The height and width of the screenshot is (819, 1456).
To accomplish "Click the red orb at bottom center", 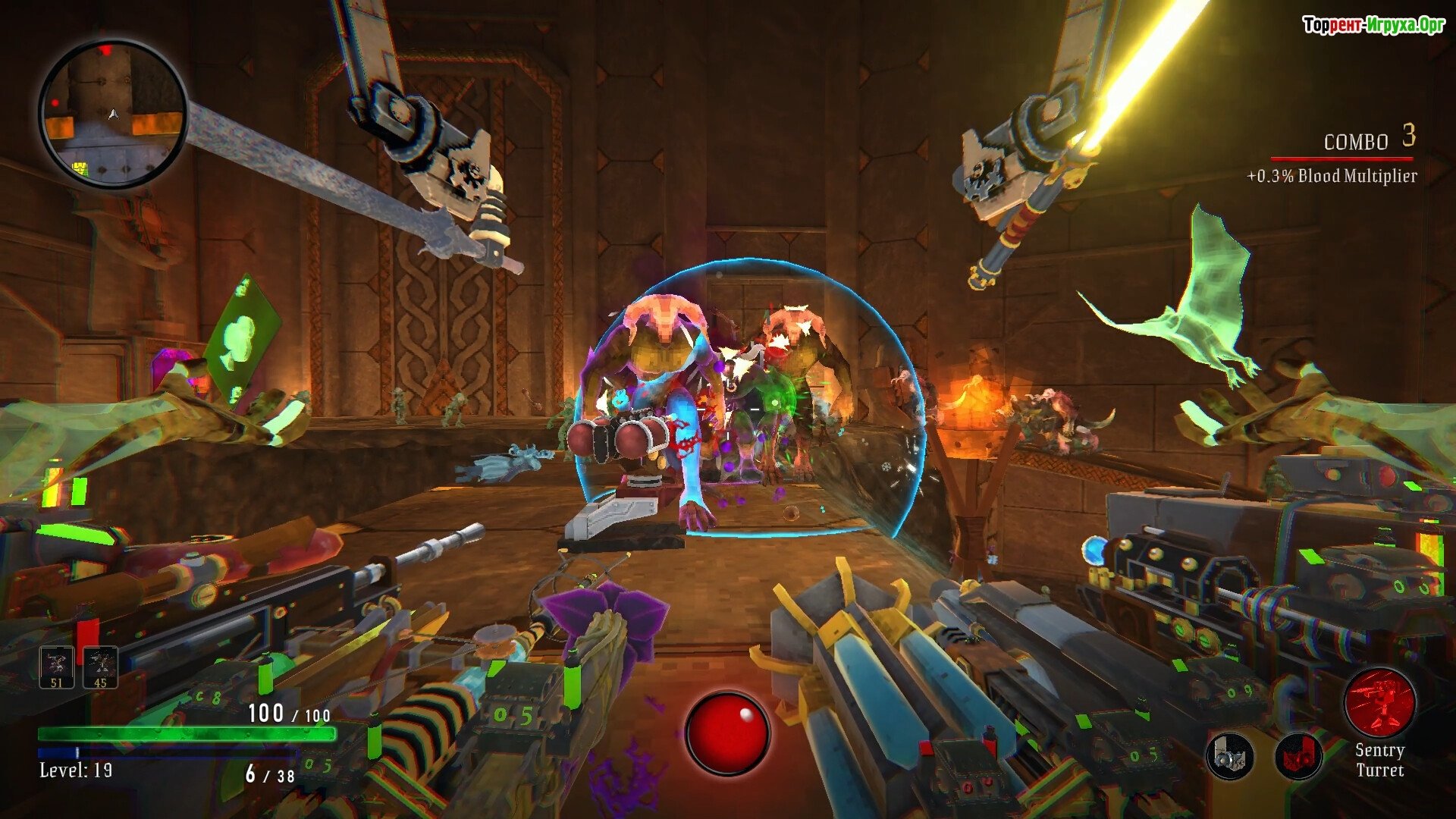I will (x=727, y=733).
